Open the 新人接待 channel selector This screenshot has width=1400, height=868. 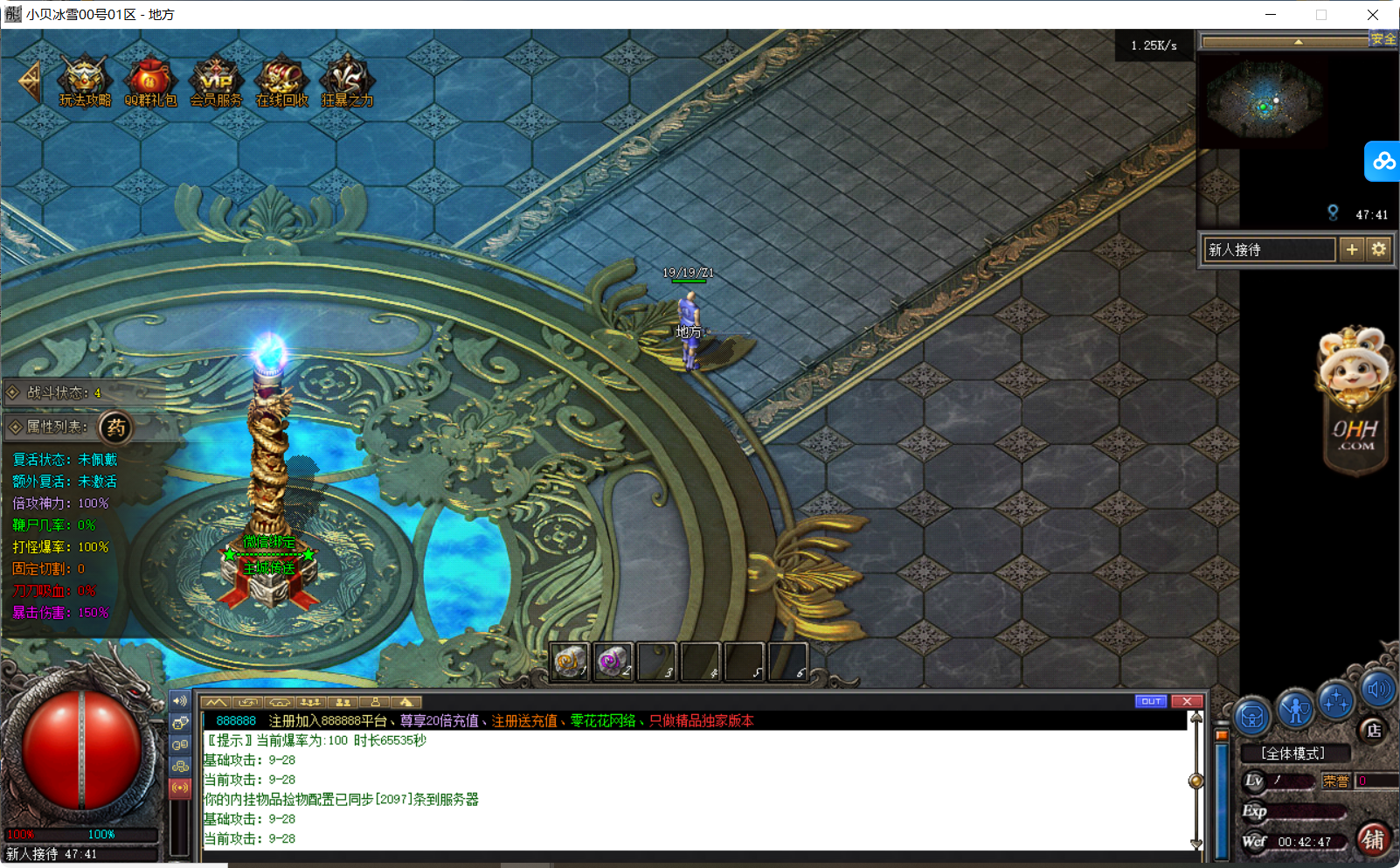[x=1268, y=249]
